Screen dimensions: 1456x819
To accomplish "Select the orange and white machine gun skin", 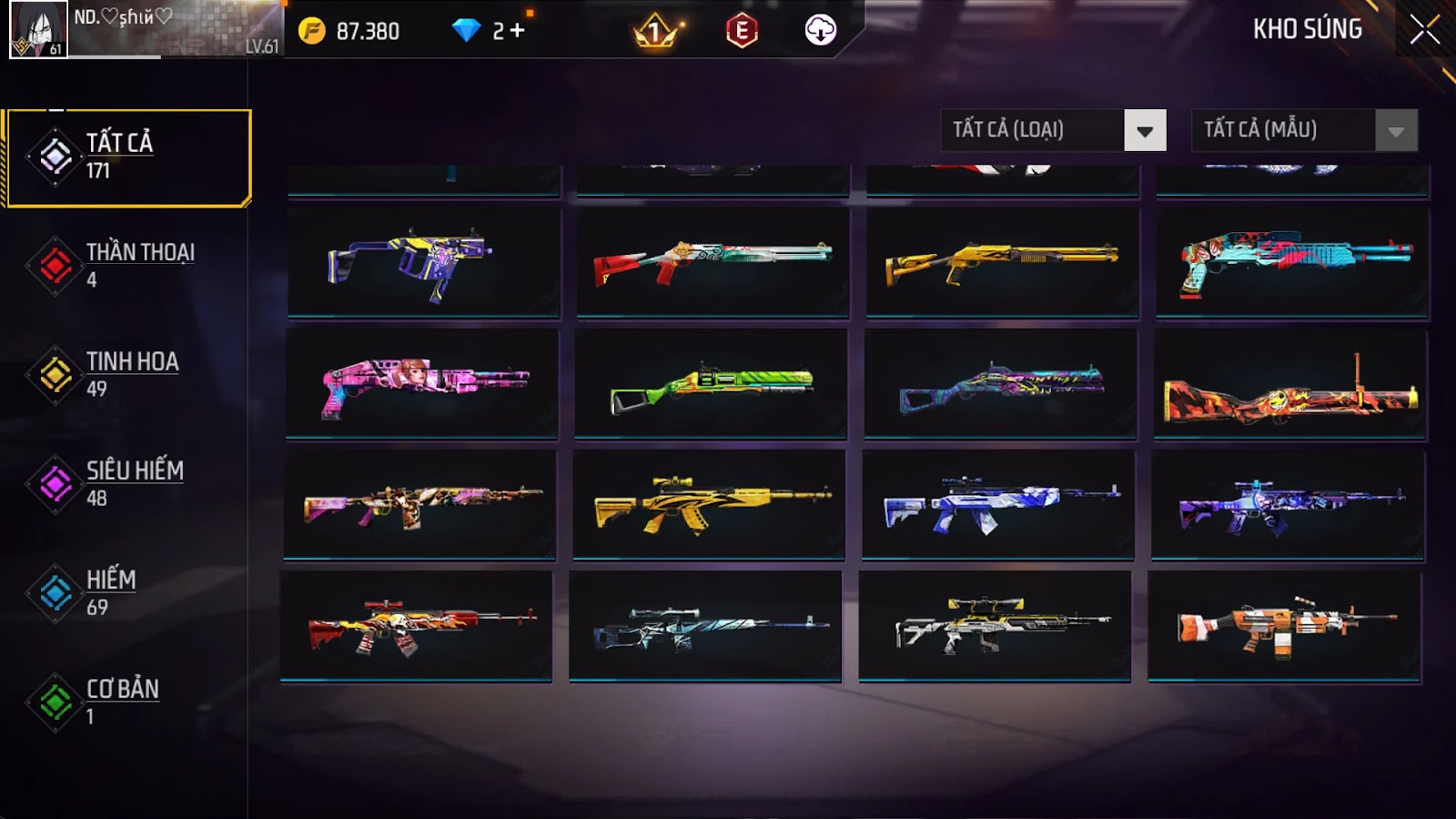I will click(1284, 624).
